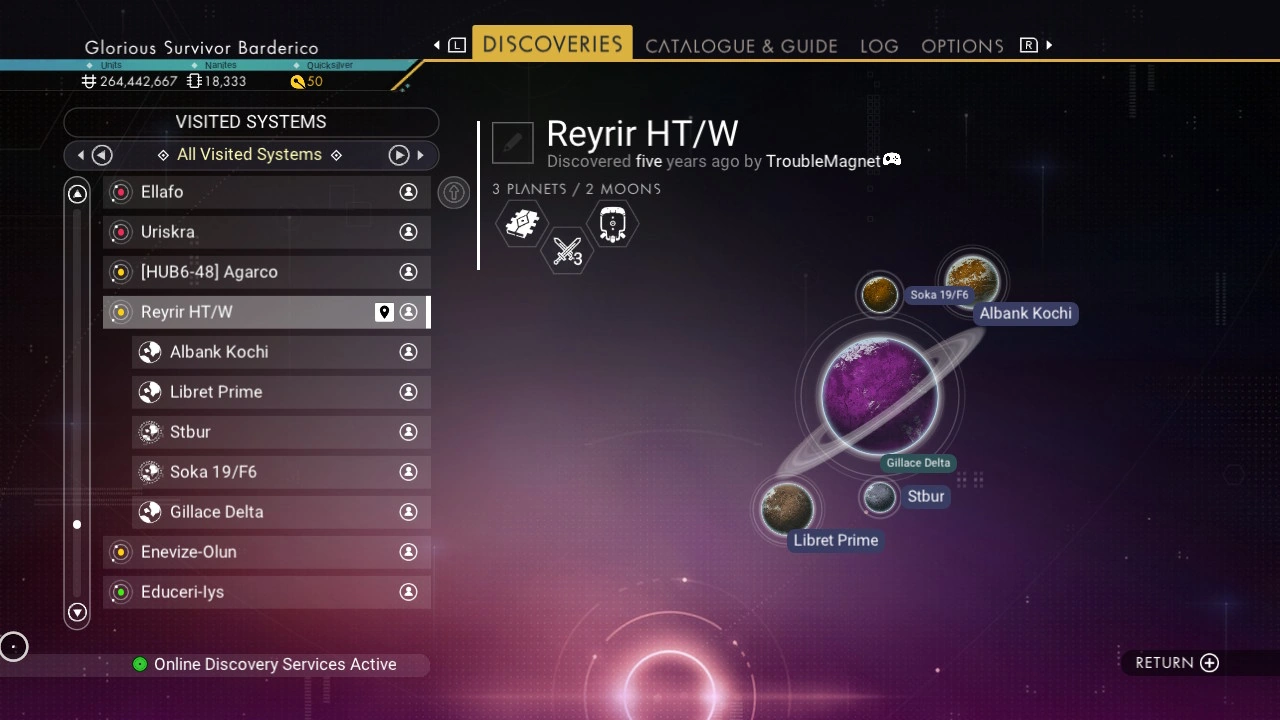Switch to the Catalogue & Guide tab
1280x720 pixels.
tap(741, 46)
